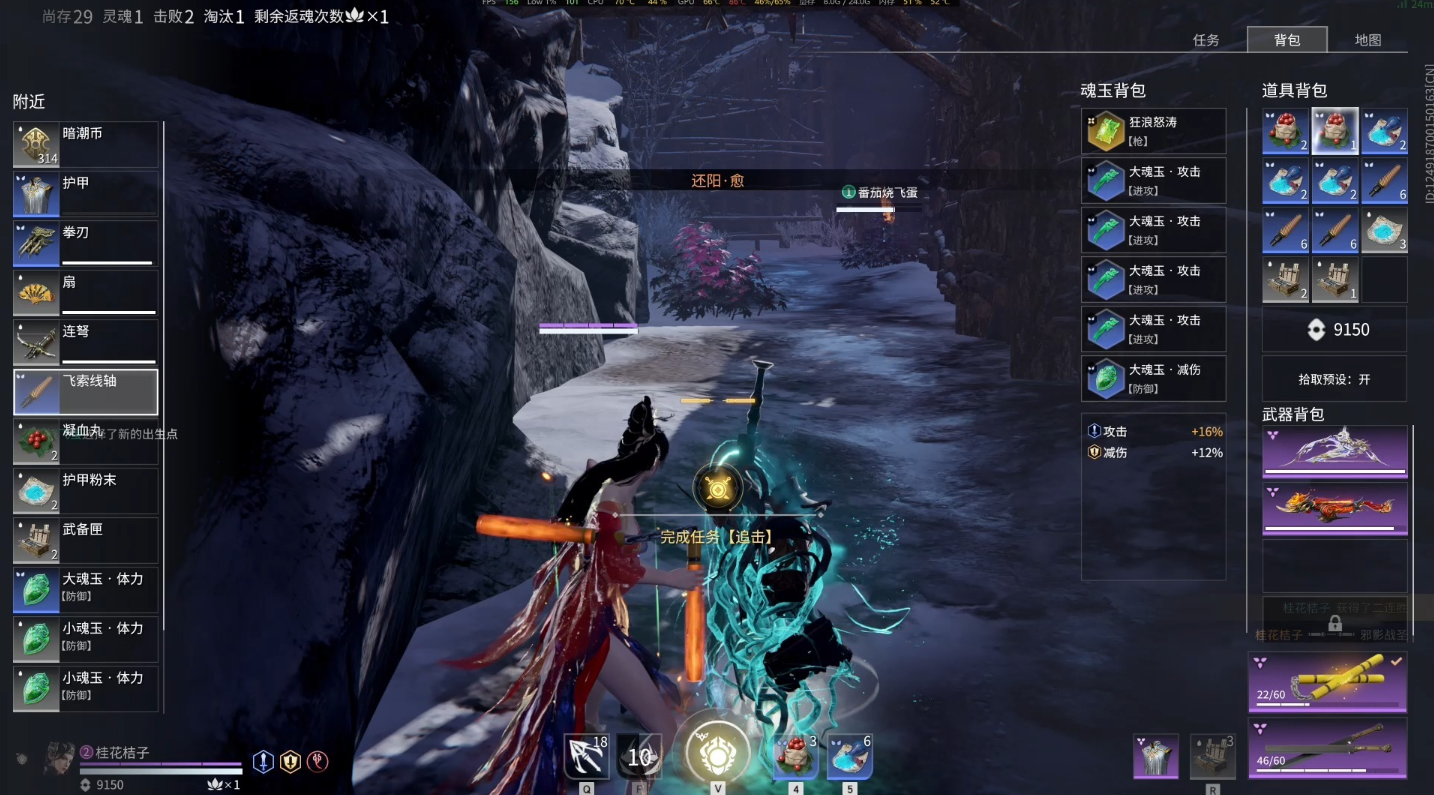This screenshot has height=795, width=1434.
Task: Select the red dragon weapon in 武器背包
Action: tap(1334, 508)
